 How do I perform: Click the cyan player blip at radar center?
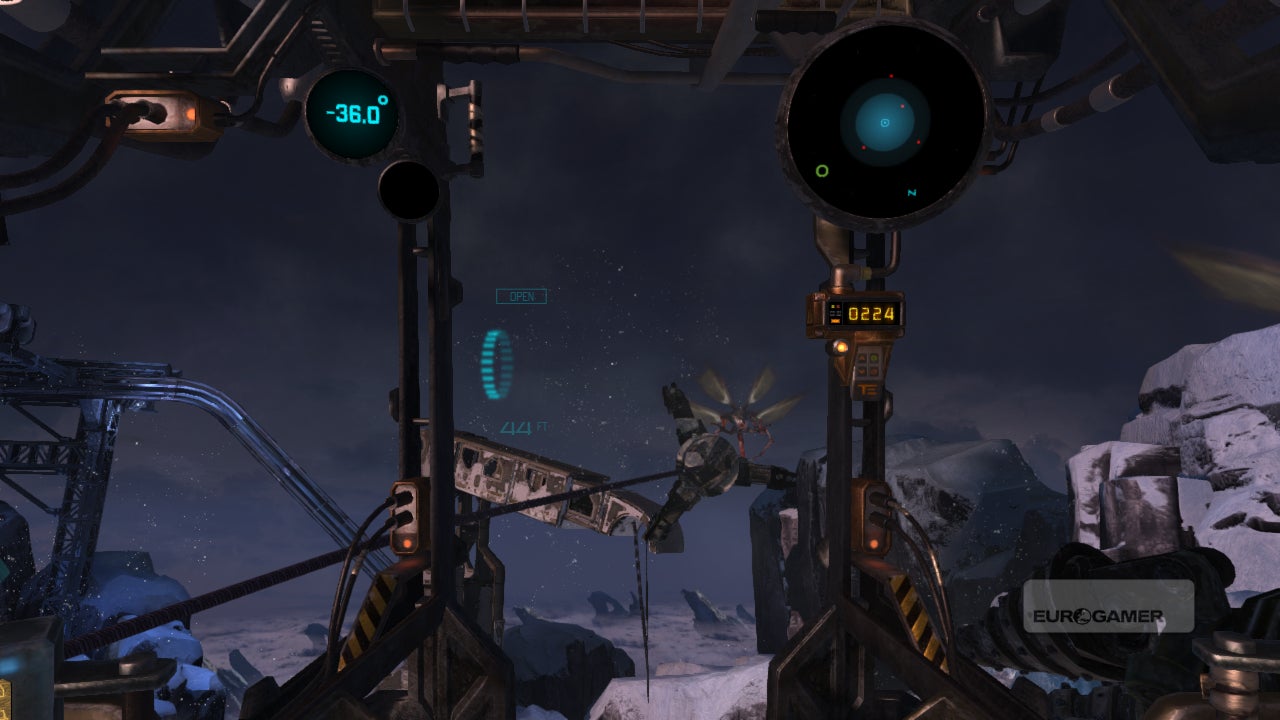[884, 124]
